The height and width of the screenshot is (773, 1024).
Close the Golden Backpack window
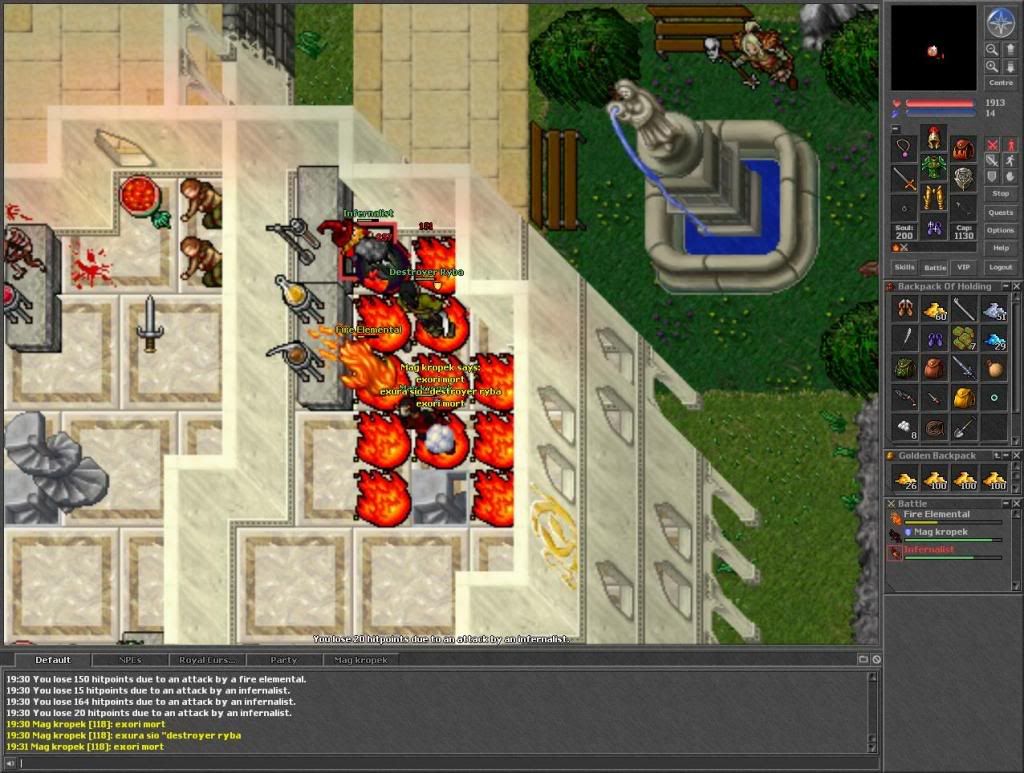tap(1015, 456)
